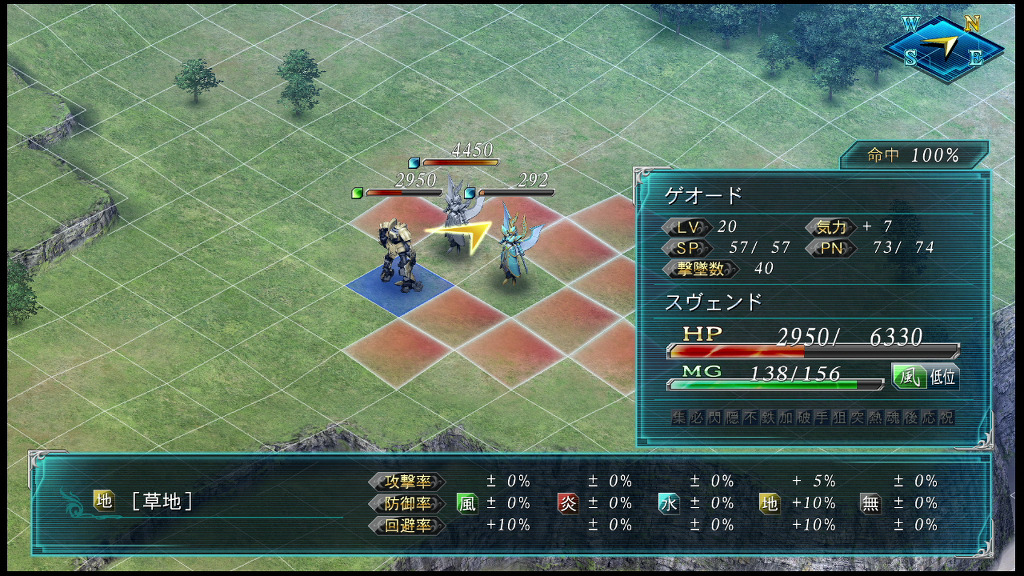Target the winged enemy with 292 HP
The image size is (1024, 576).
point(514,247)
